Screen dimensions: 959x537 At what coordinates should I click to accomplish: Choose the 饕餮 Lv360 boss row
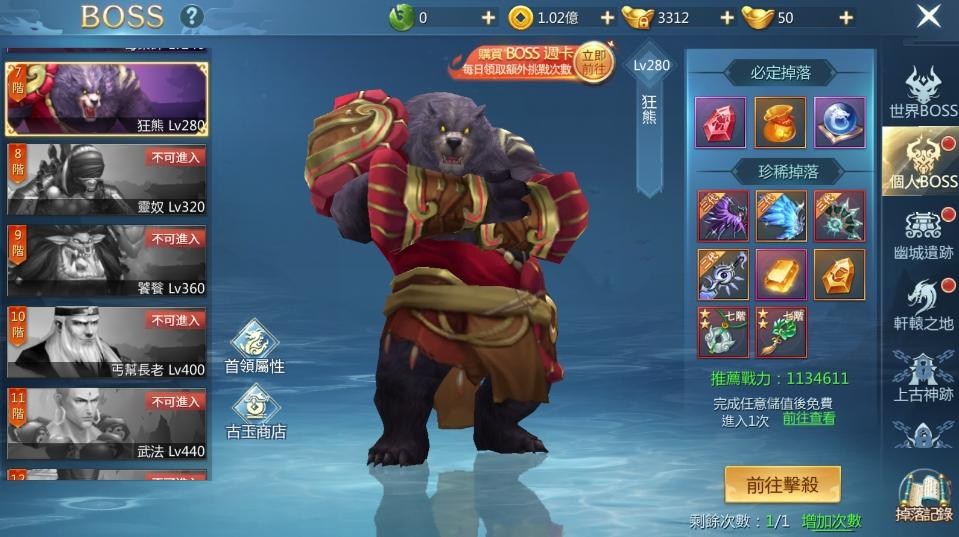tap(107, 262)
